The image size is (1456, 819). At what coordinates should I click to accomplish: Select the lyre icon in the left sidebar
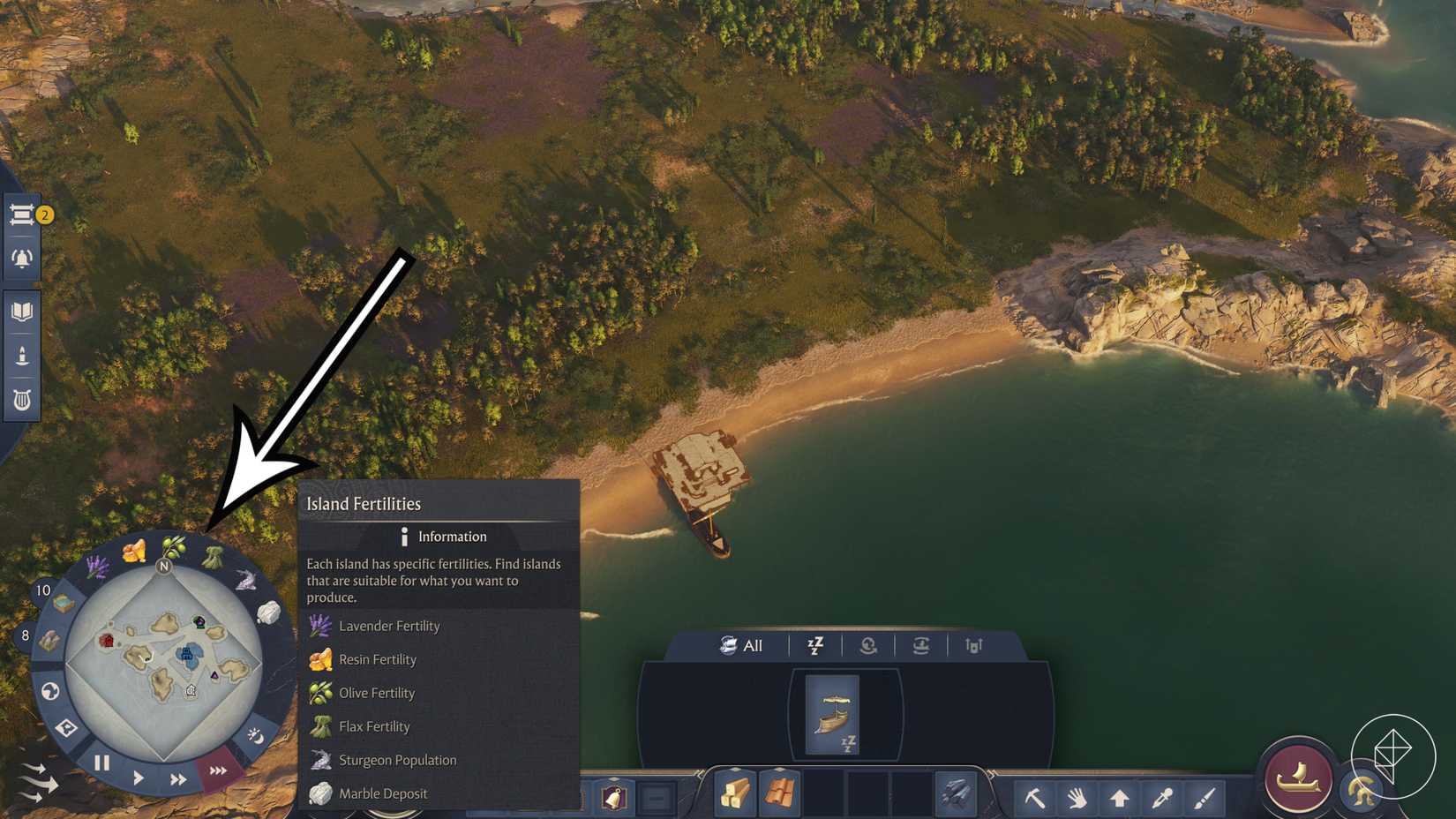(x=22, y=397)
